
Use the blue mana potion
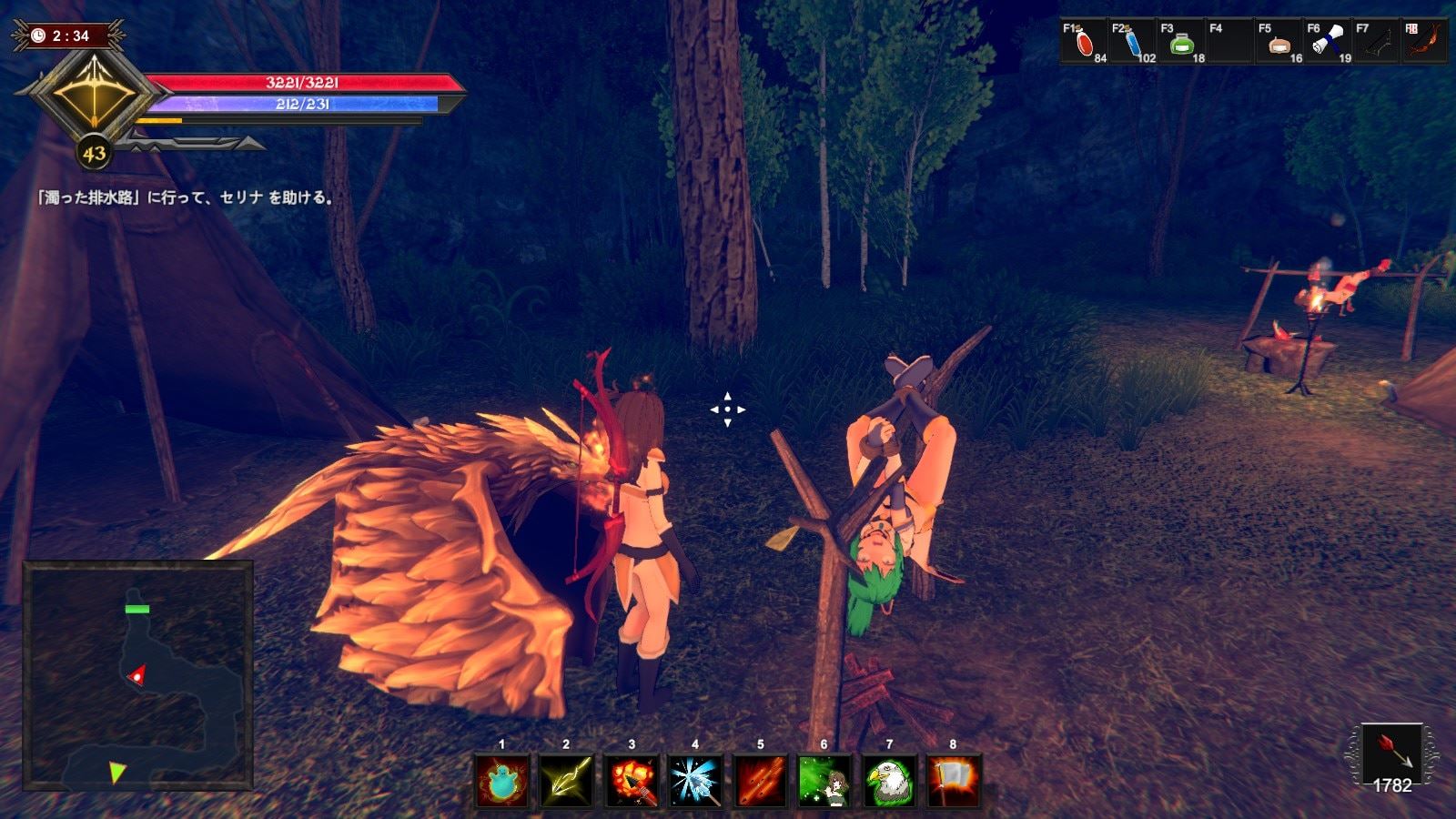(x=1133, y=42)
